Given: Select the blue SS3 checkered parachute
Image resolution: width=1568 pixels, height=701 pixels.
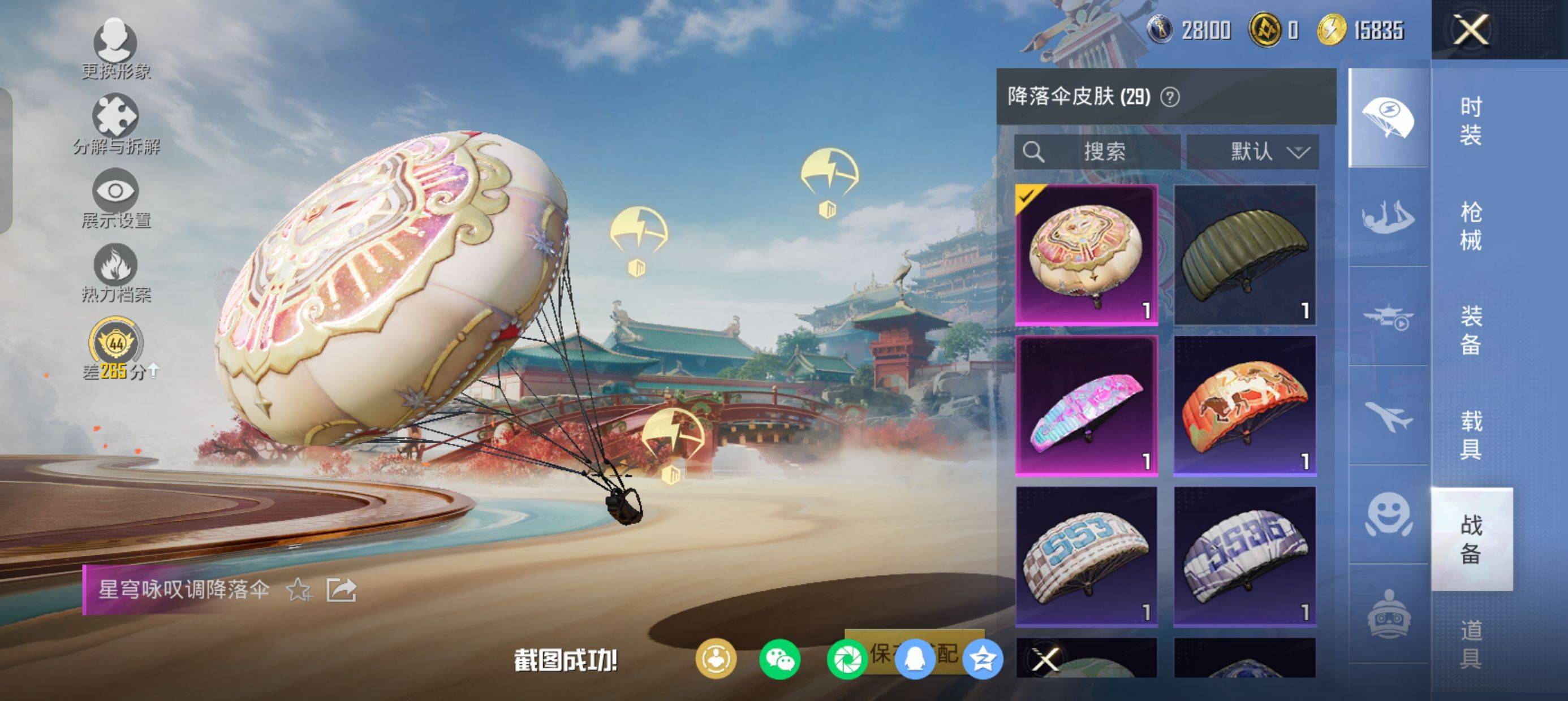Looking at the screenshot, I should tap(1087, 556).
